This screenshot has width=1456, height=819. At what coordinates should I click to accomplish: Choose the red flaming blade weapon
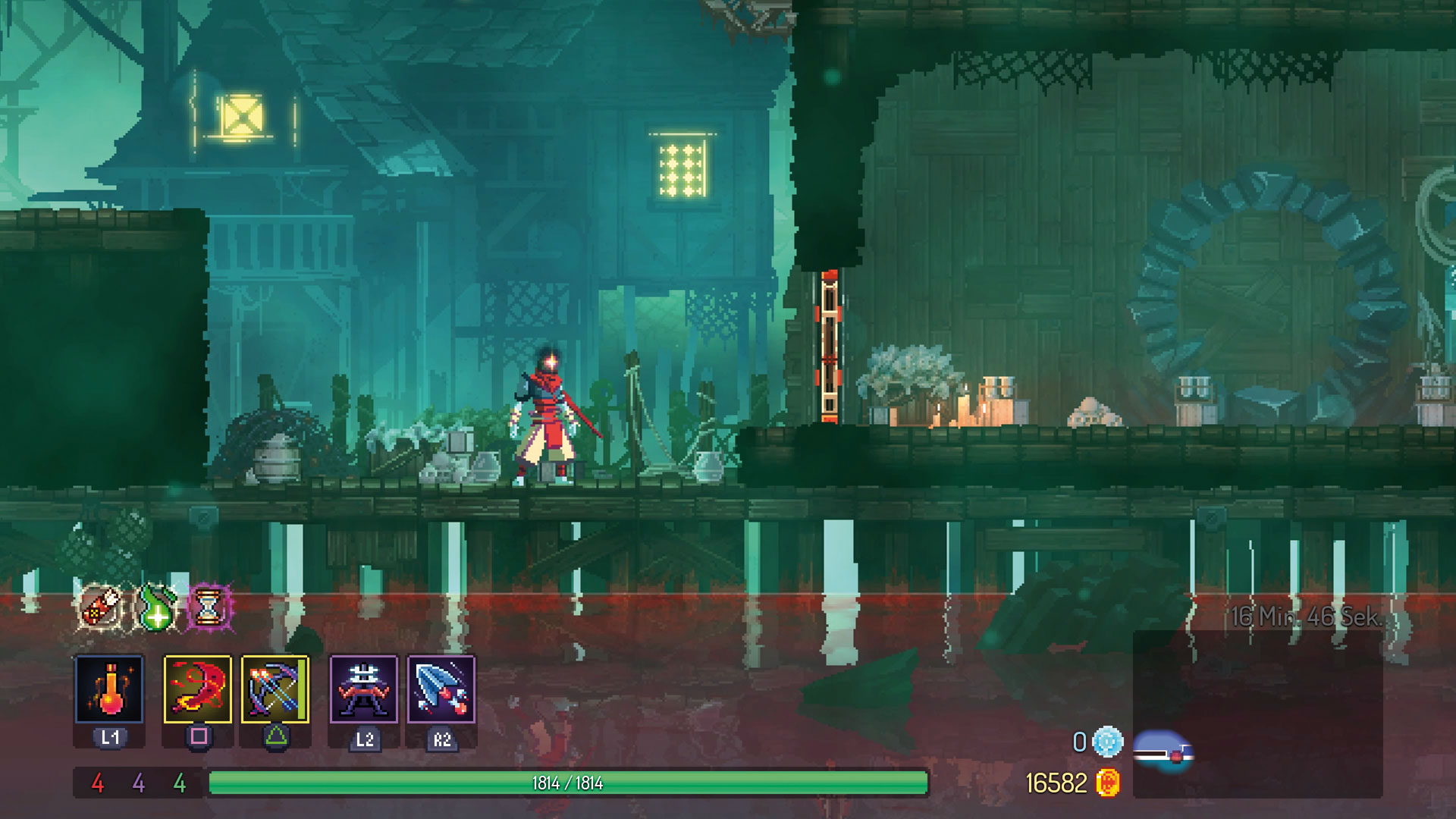tap(198, 689)
